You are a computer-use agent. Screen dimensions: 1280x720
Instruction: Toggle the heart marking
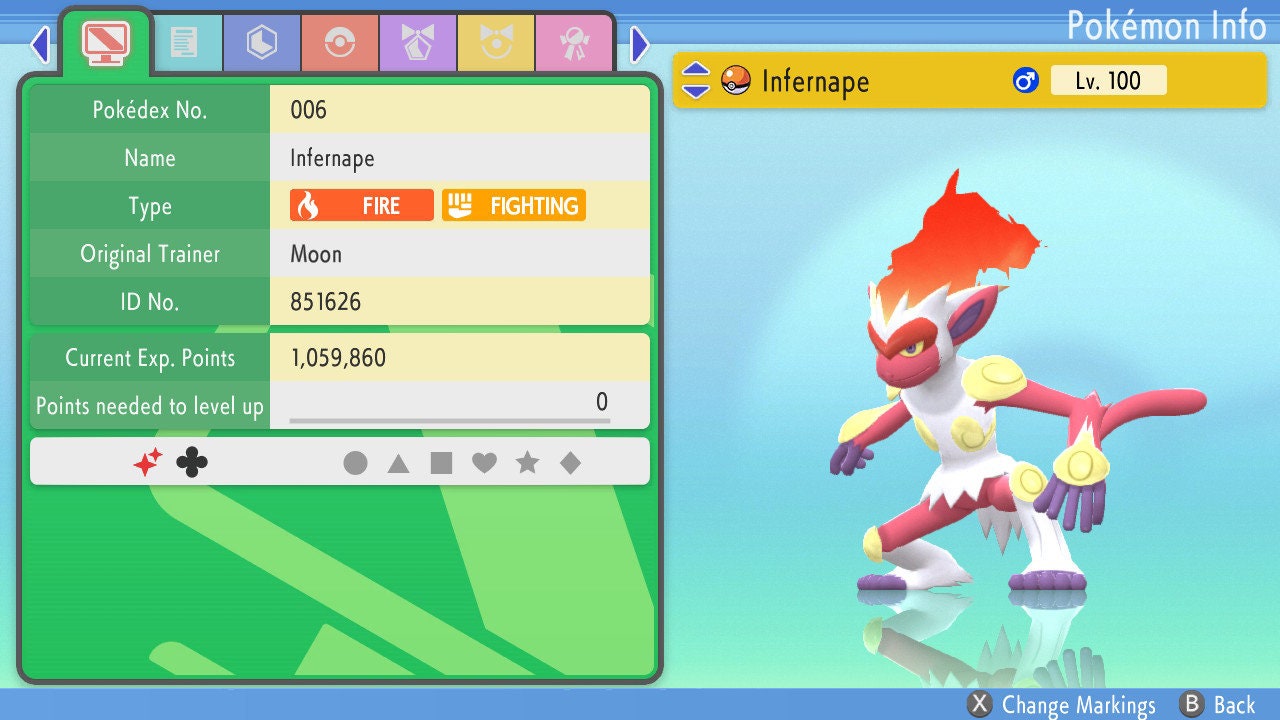(484, 463)
